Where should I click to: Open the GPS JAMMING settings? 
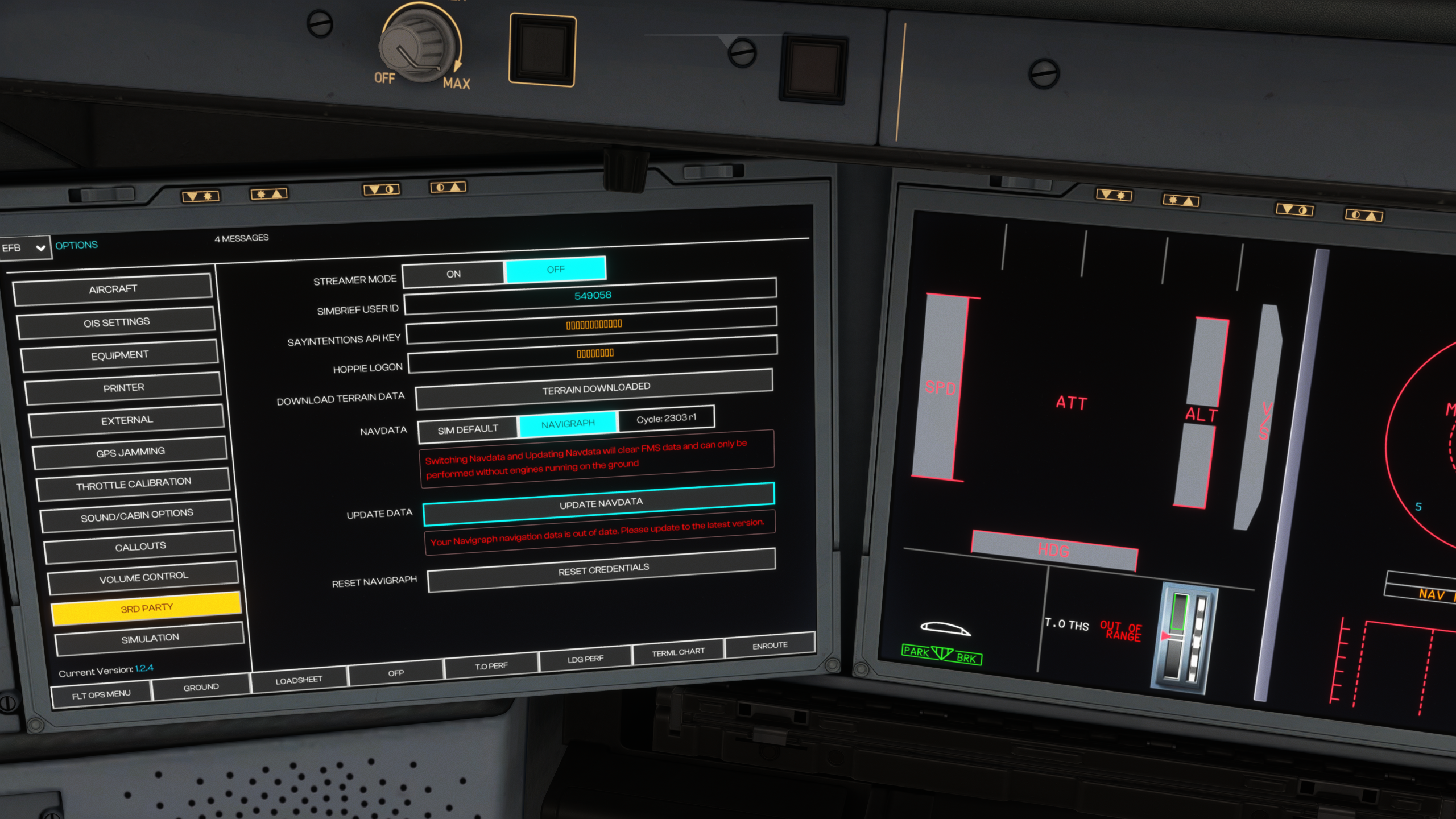130,452
